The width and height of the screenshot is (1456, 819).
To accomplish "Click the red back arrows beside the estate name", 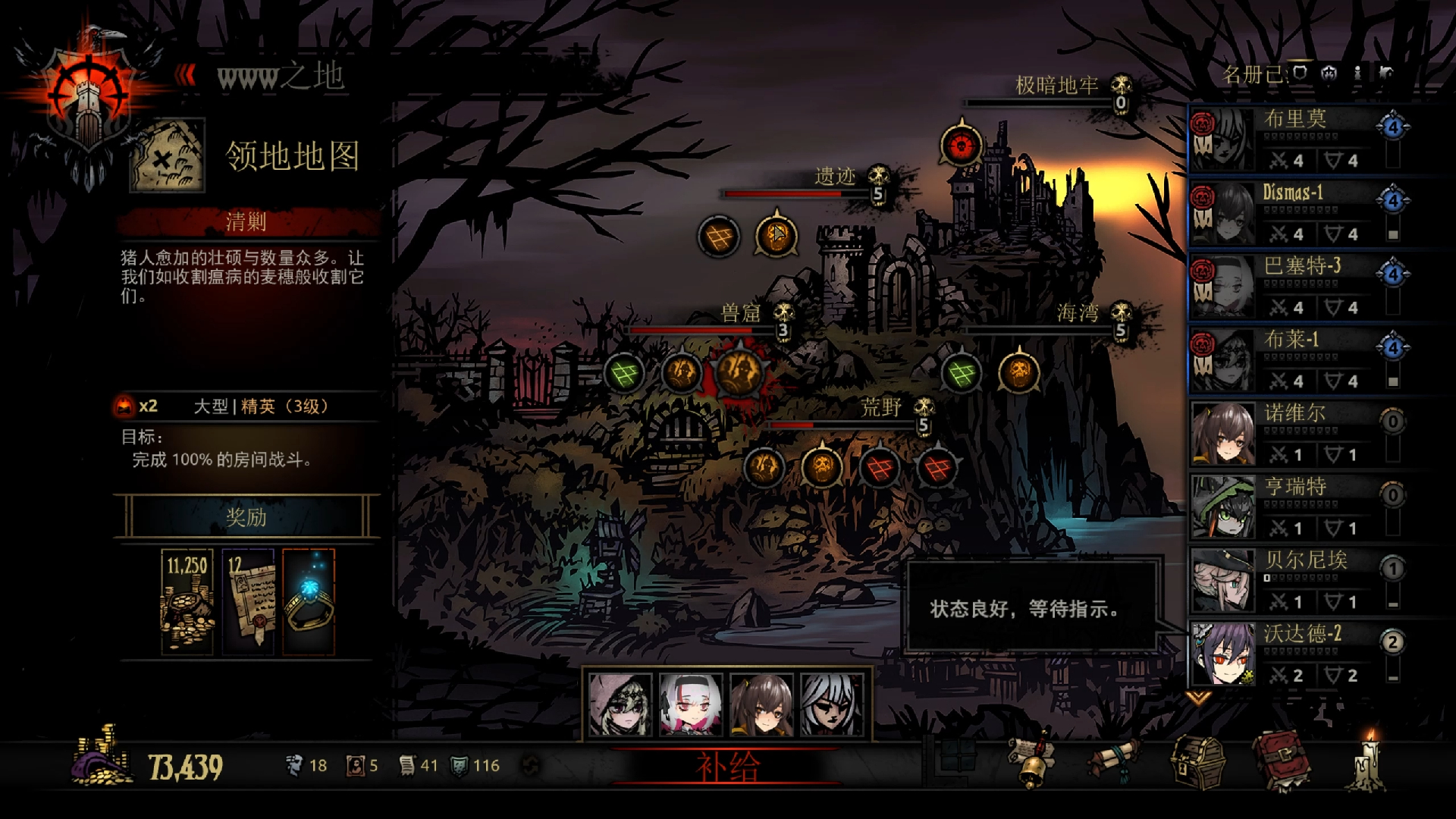I will (186, 75).
